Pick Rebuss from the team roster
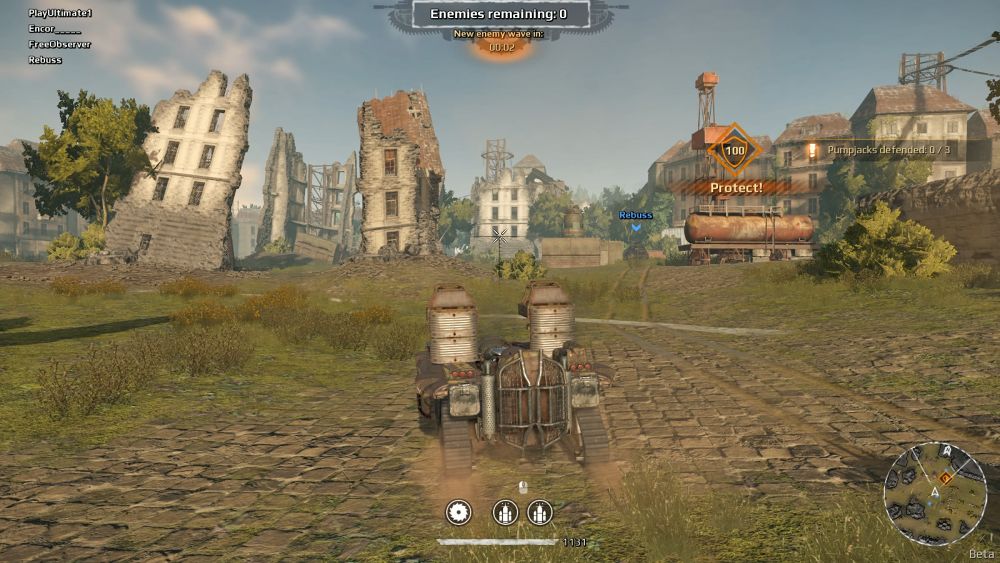This screenshot has height=563, width=1000. click(x=45, y=60)
